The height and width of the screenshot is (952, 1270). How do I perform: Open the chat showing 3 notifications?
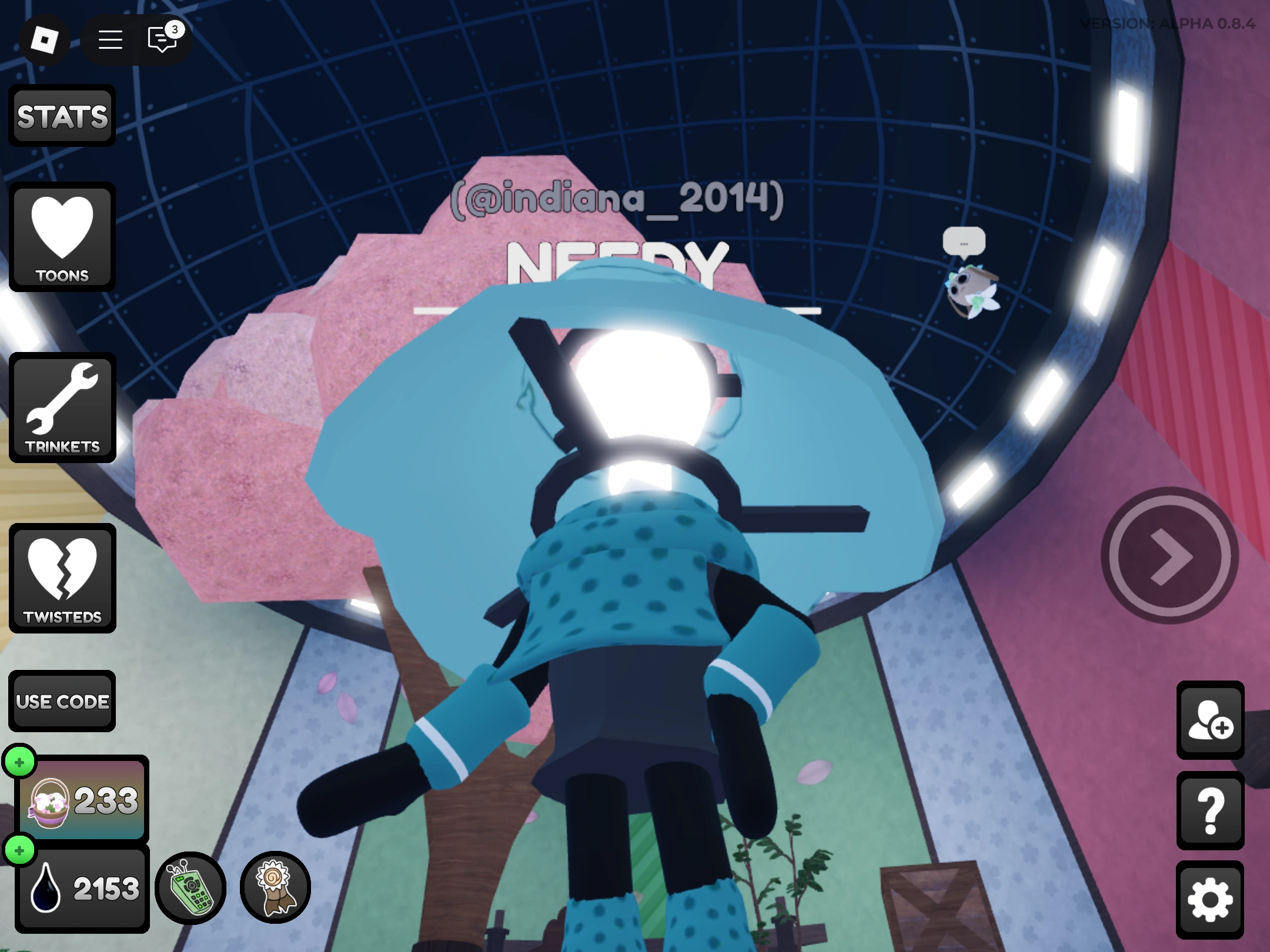162,40
